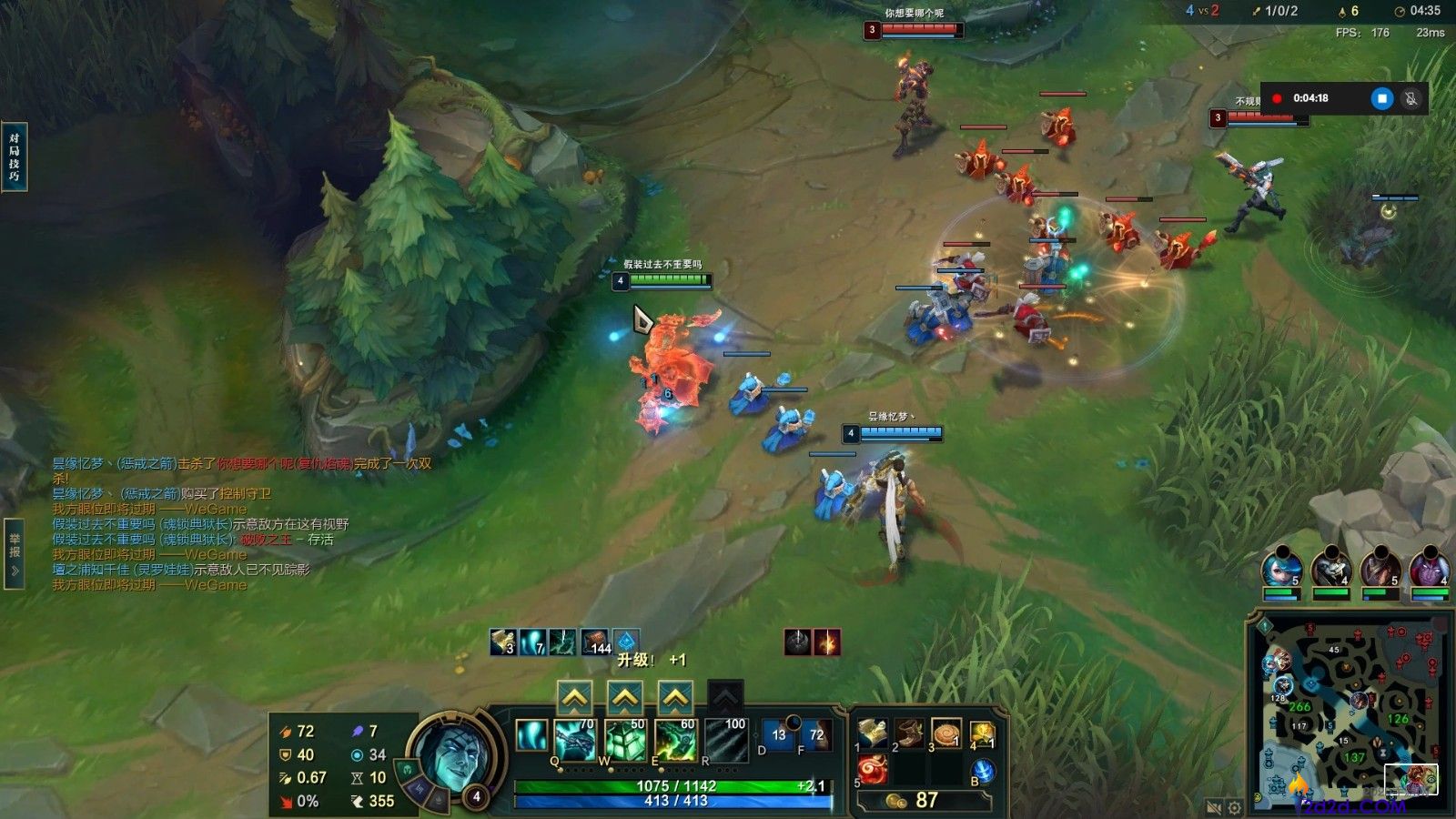Activate the W lantern ability

(625, 740)
